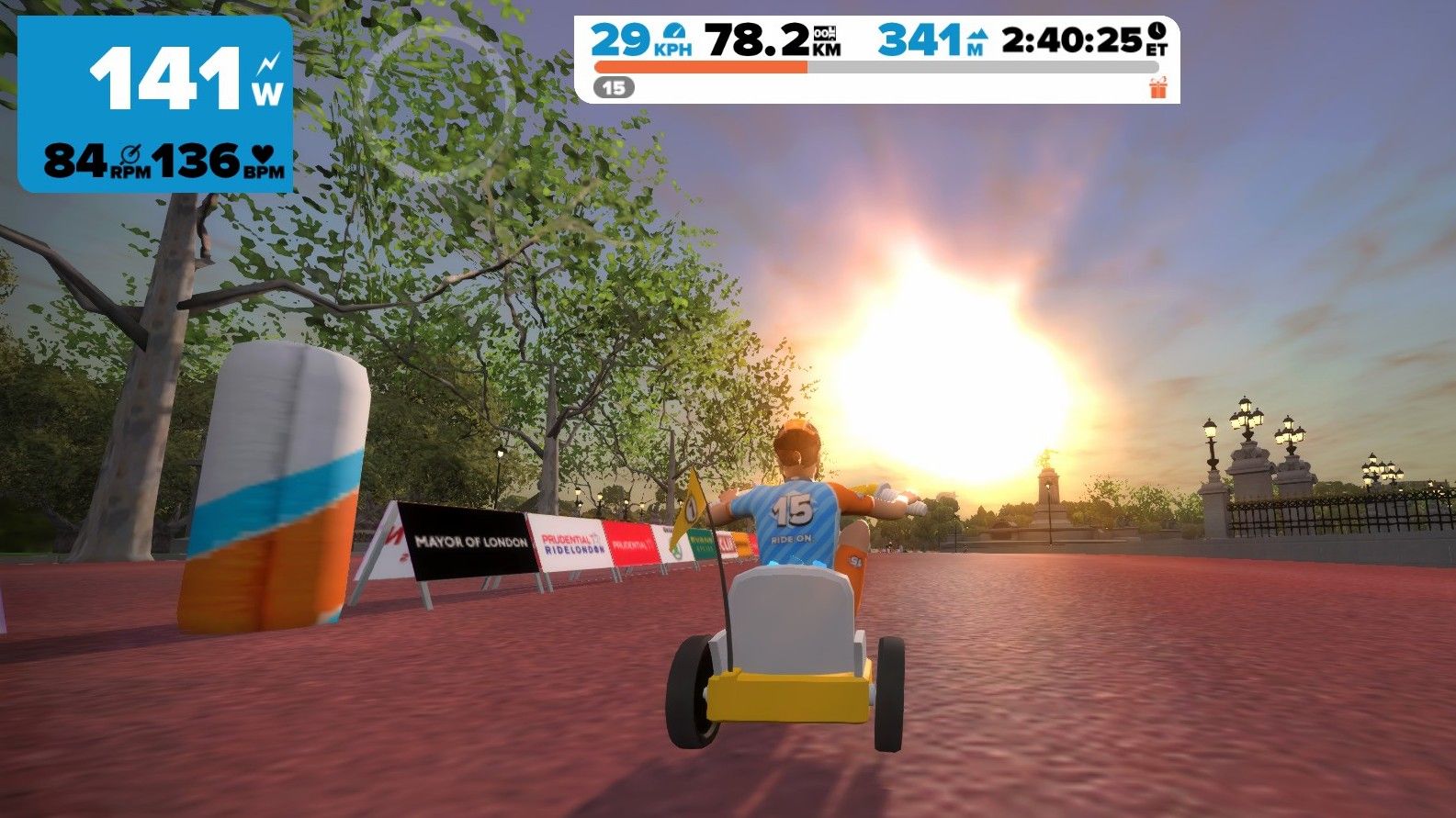Select the level 15 badge
Viewport: 1456px width, 818px height.
(614, 88)
